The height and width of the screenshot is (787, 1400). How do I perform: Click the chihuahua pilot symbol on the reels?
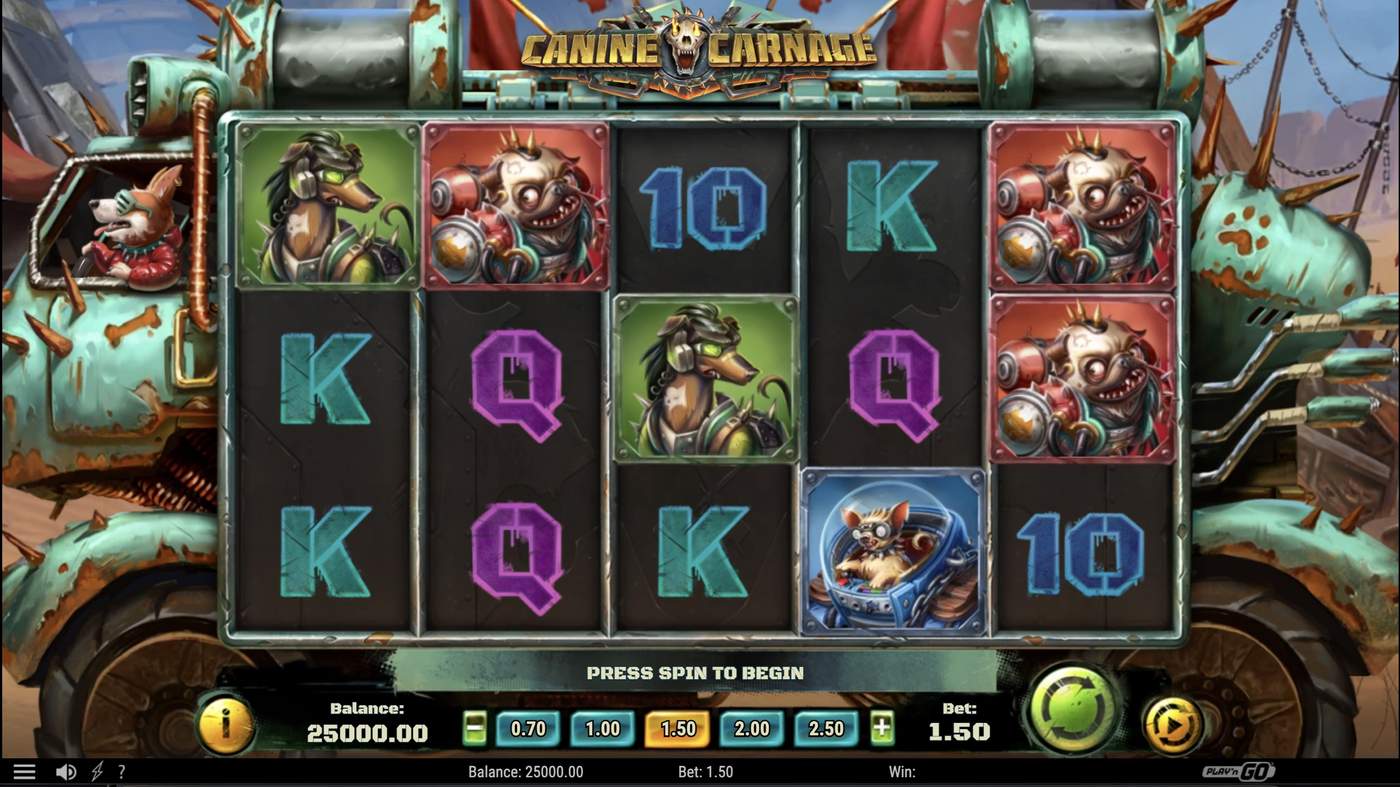[893, 551]
